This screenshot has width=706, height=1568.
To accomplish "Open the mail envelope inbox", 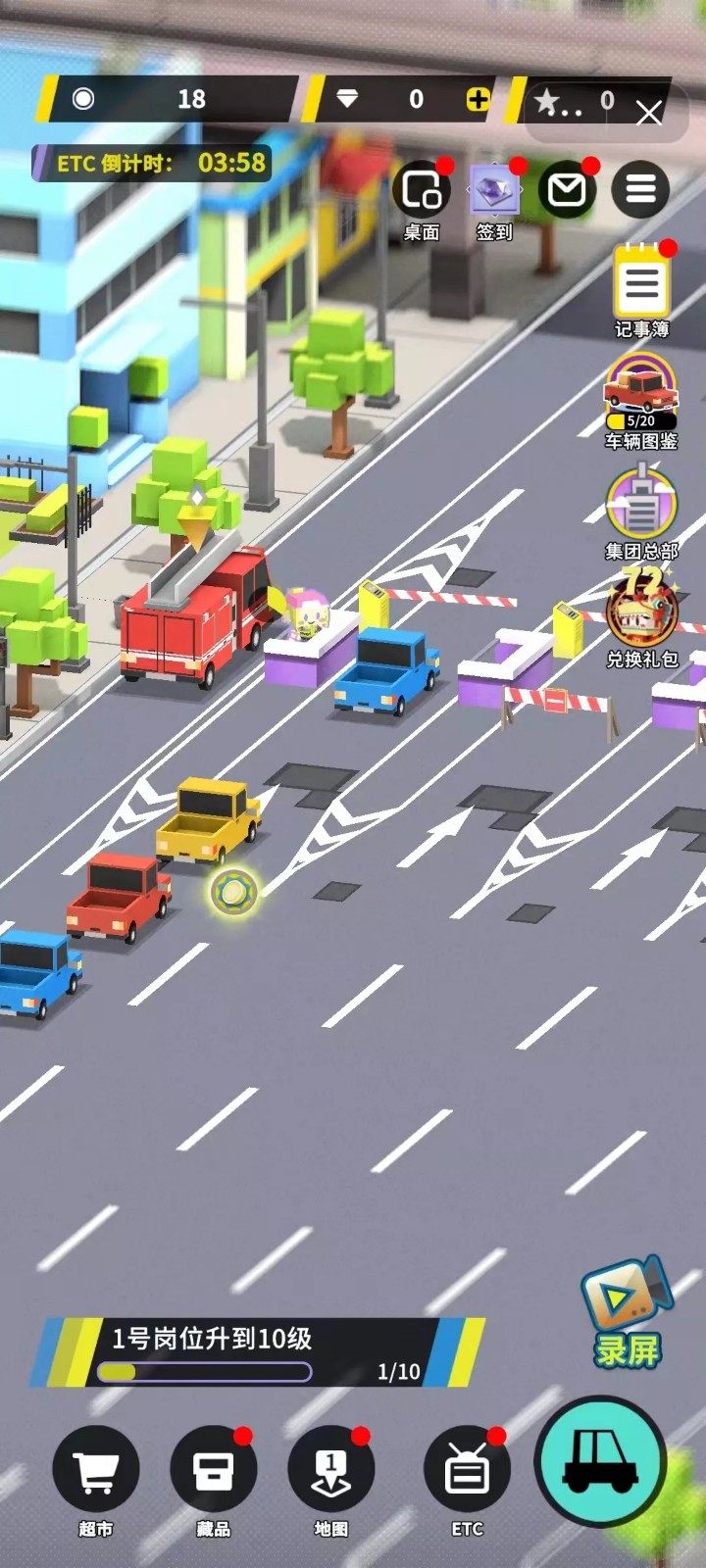I will (x=568, y=189).
